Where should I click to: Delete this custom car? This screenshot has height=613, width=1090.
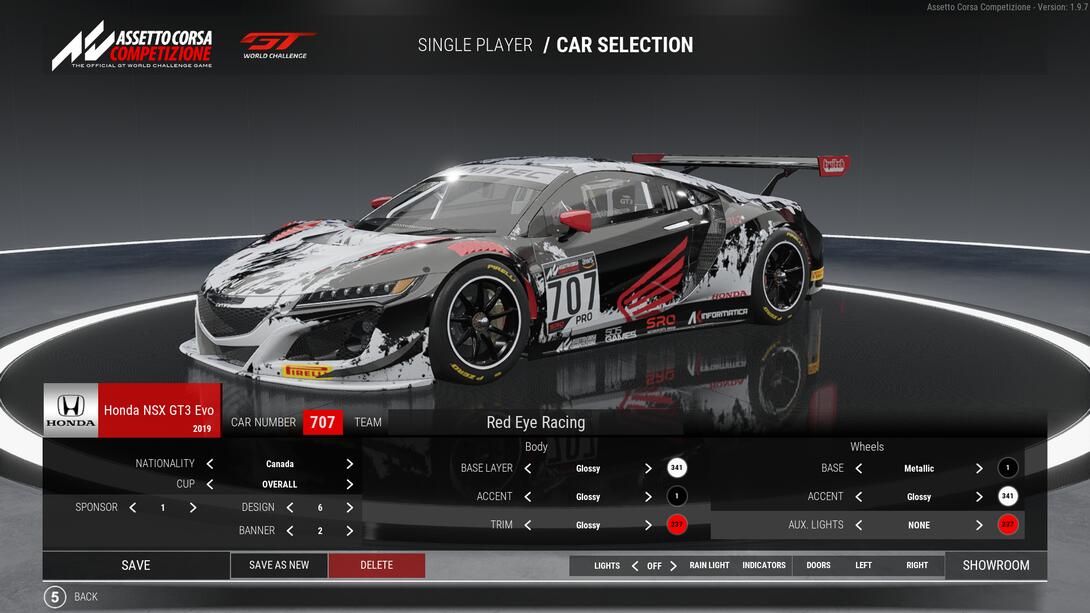point(376,565)
